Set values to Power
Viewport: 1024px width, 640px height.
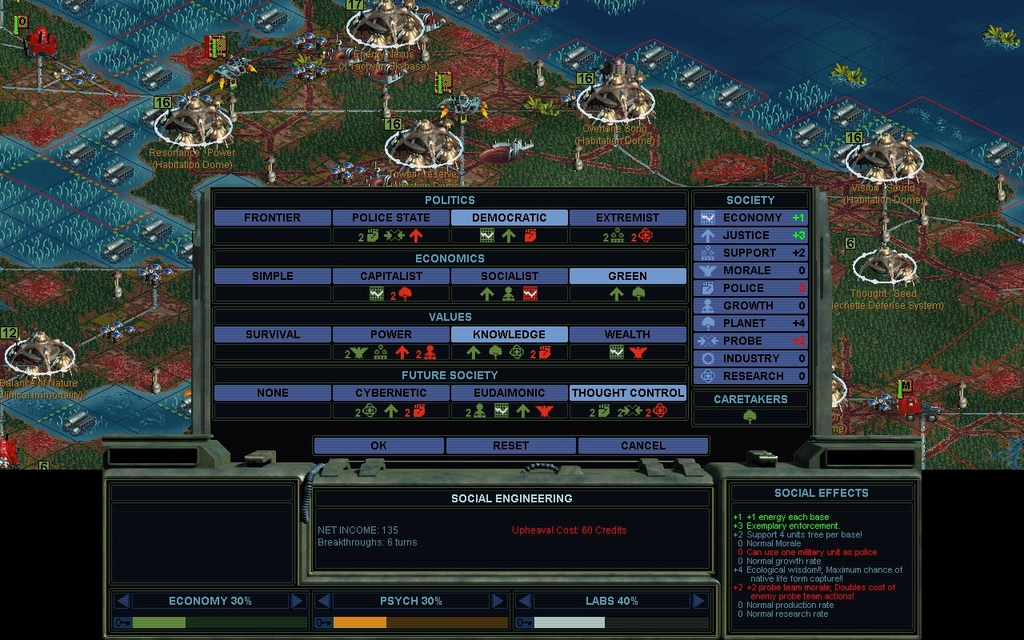point(391,334)
